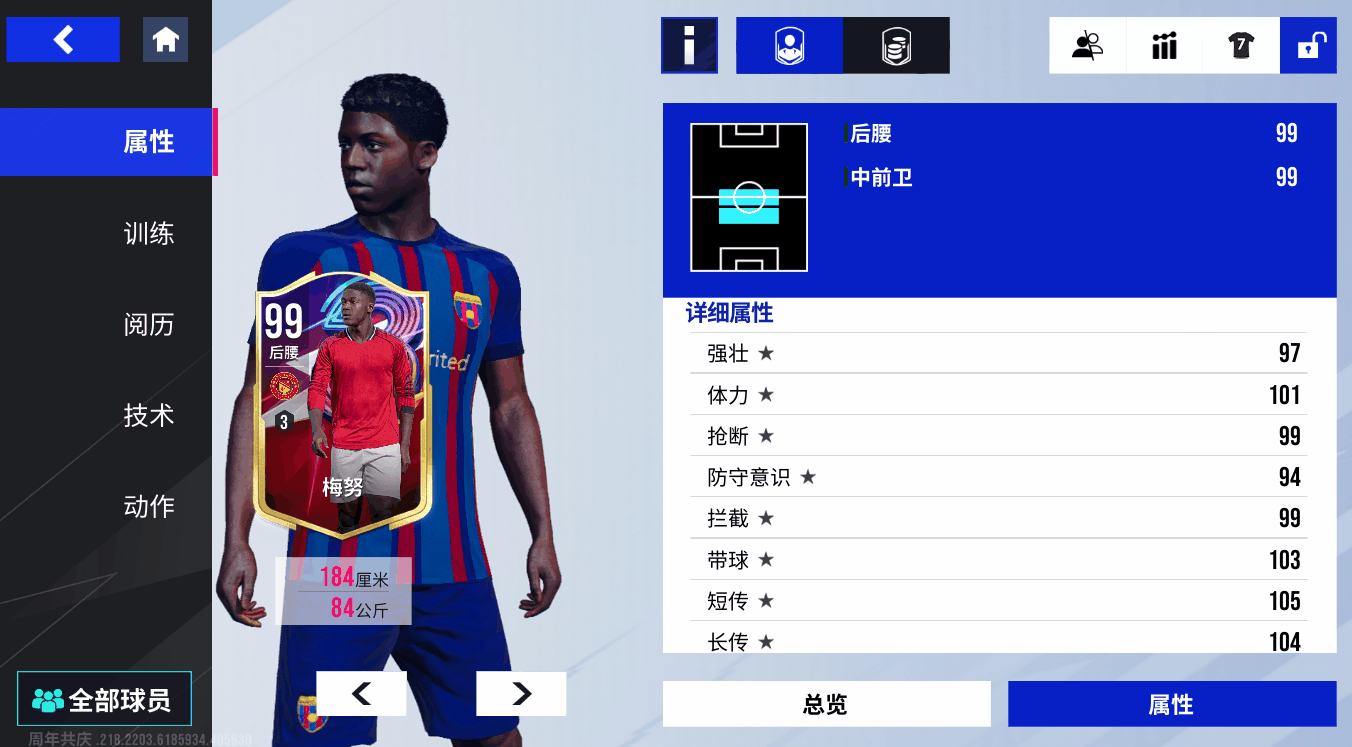Open the 技术 skills menu

148,415
